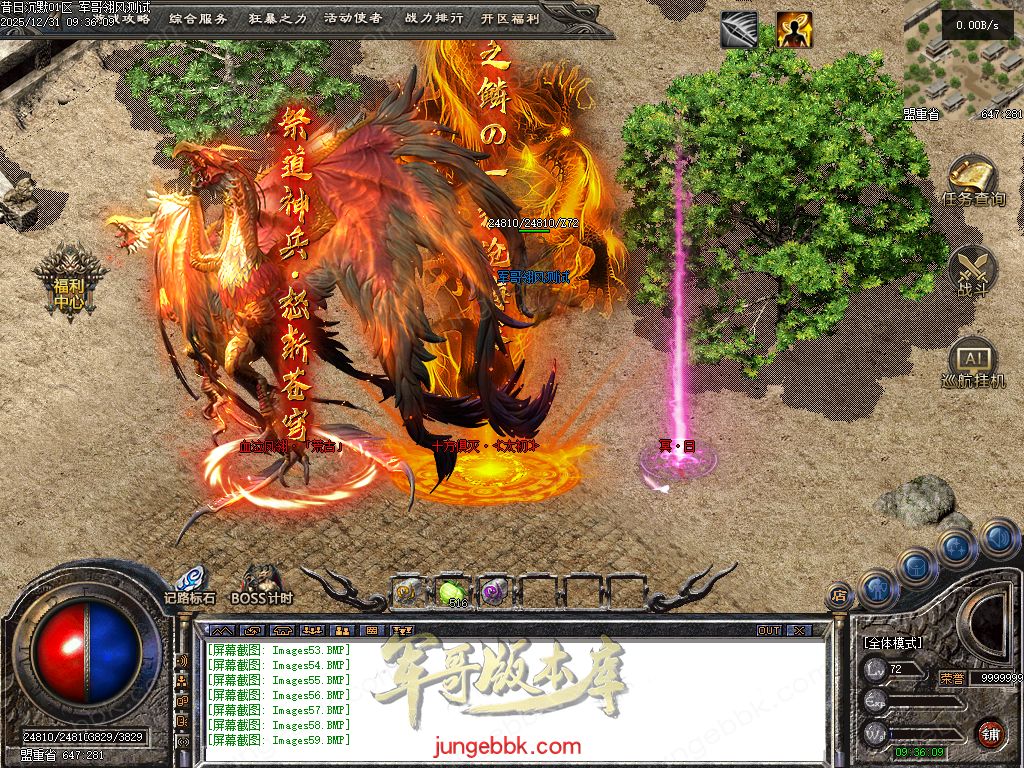This screenshot has width=1024, height=768.
Task: Show the 战力排行 power ranking
Action: [x=434, y=18]
